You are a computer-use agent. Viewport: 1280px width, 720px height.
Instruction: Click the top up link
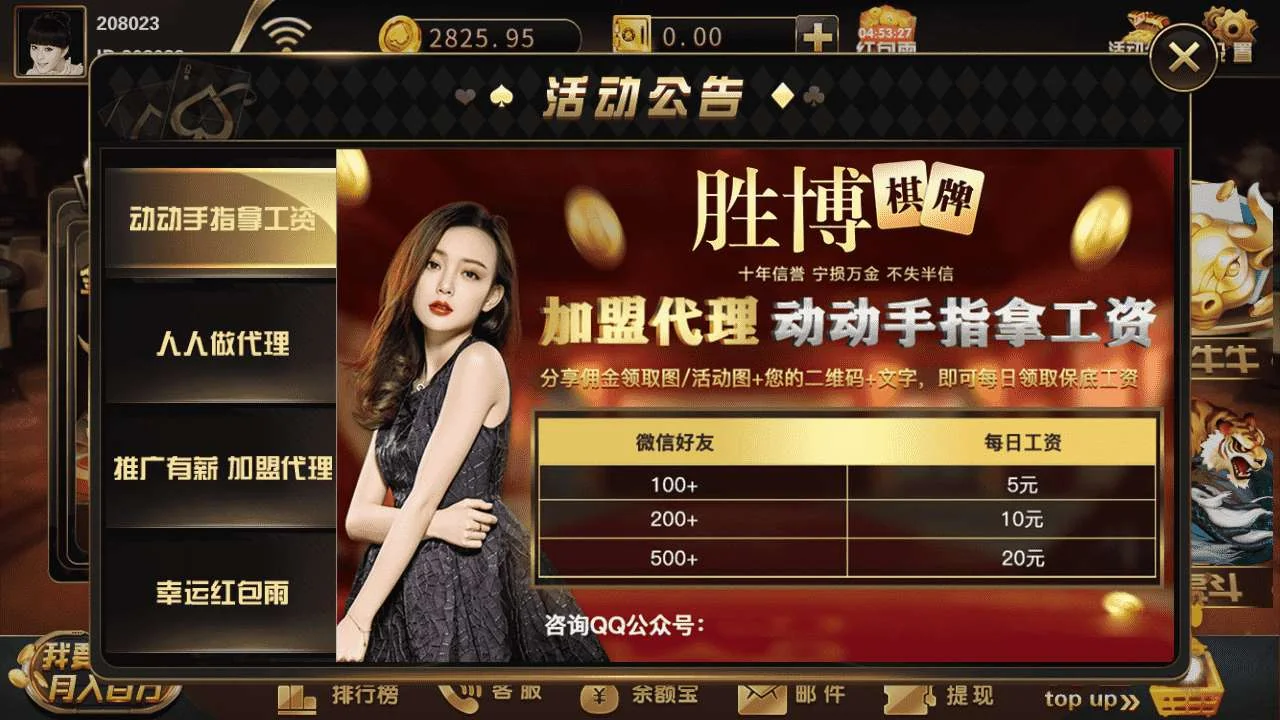click(1085, 700)
